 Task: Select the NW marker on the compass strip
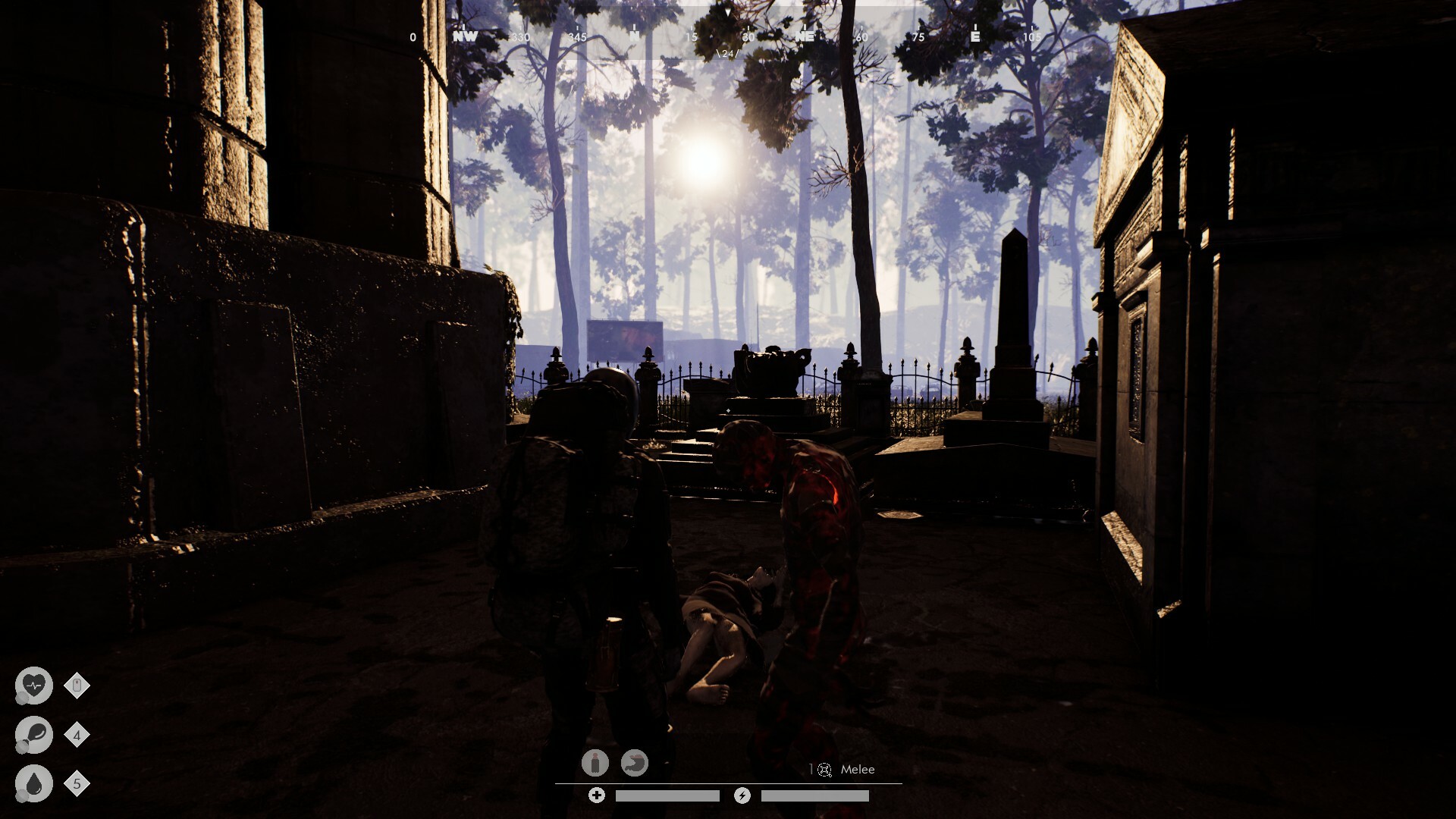(466, 35)
